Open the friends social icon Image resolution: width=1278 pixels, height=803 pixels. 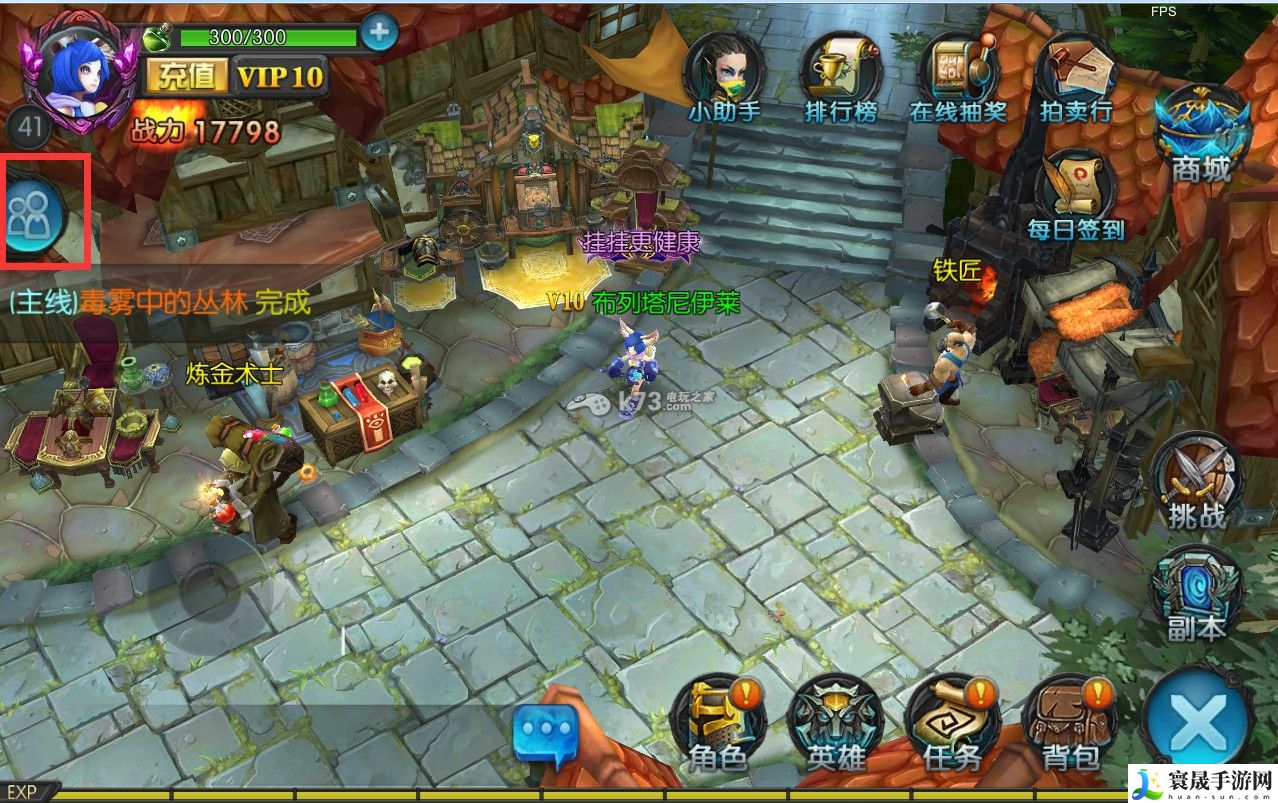pos(33,214)
